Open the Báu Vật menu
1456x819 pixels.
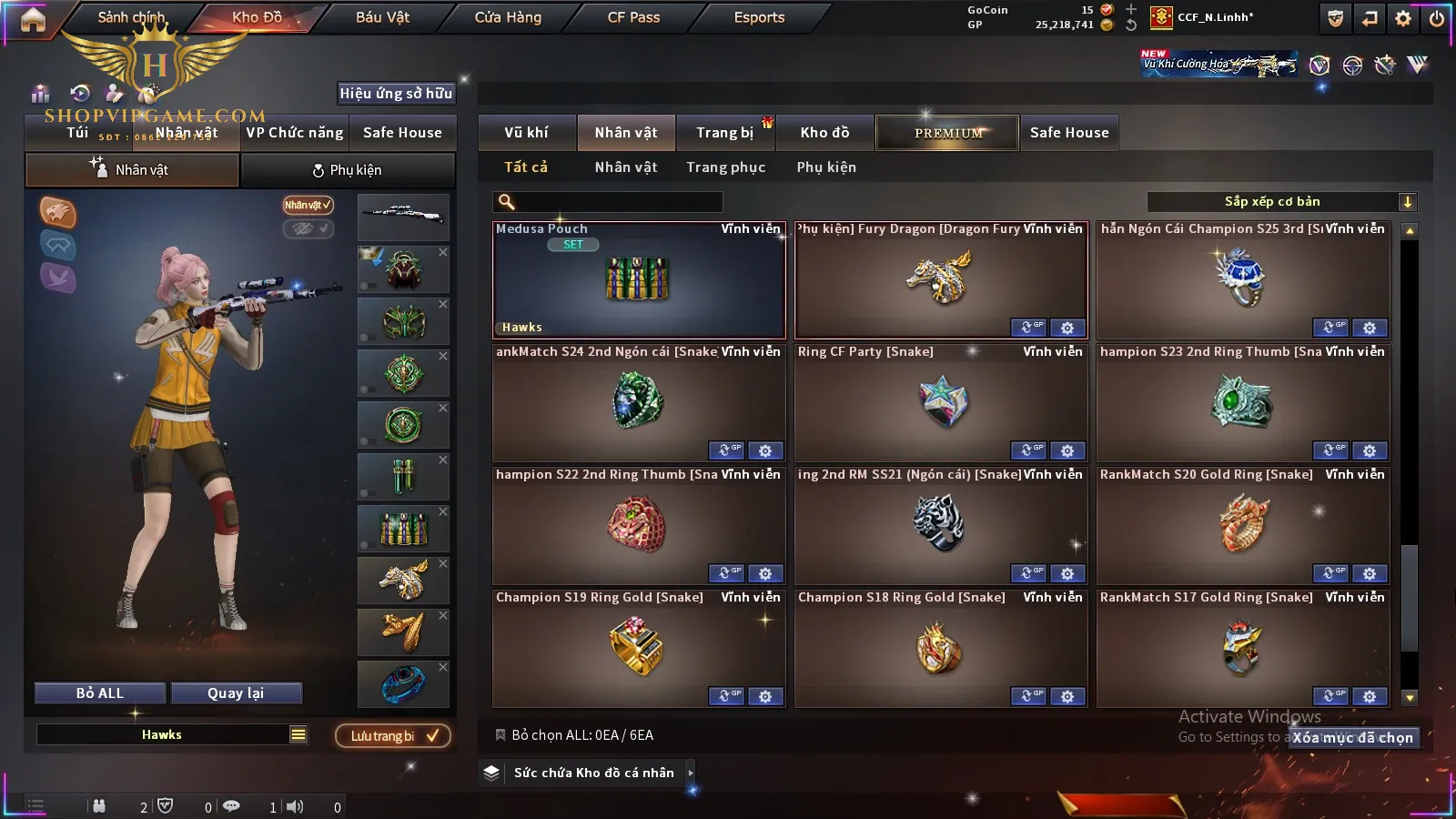[382, 17]
